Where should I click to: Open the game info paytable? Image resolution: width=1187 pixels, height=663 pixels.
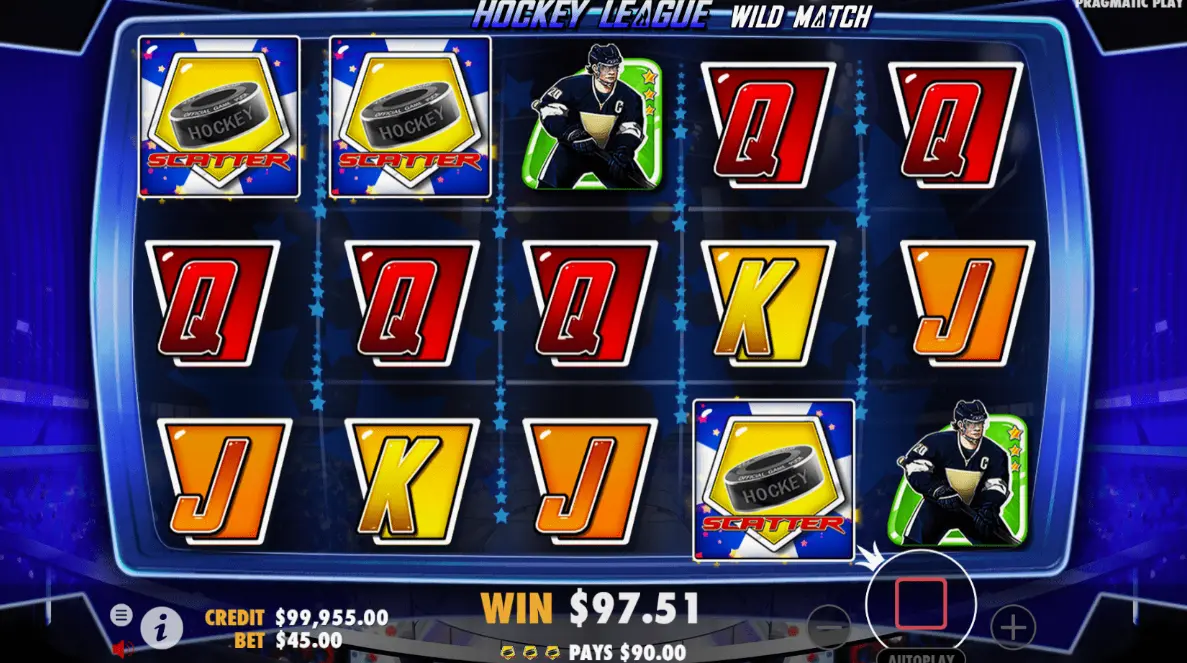161,627
